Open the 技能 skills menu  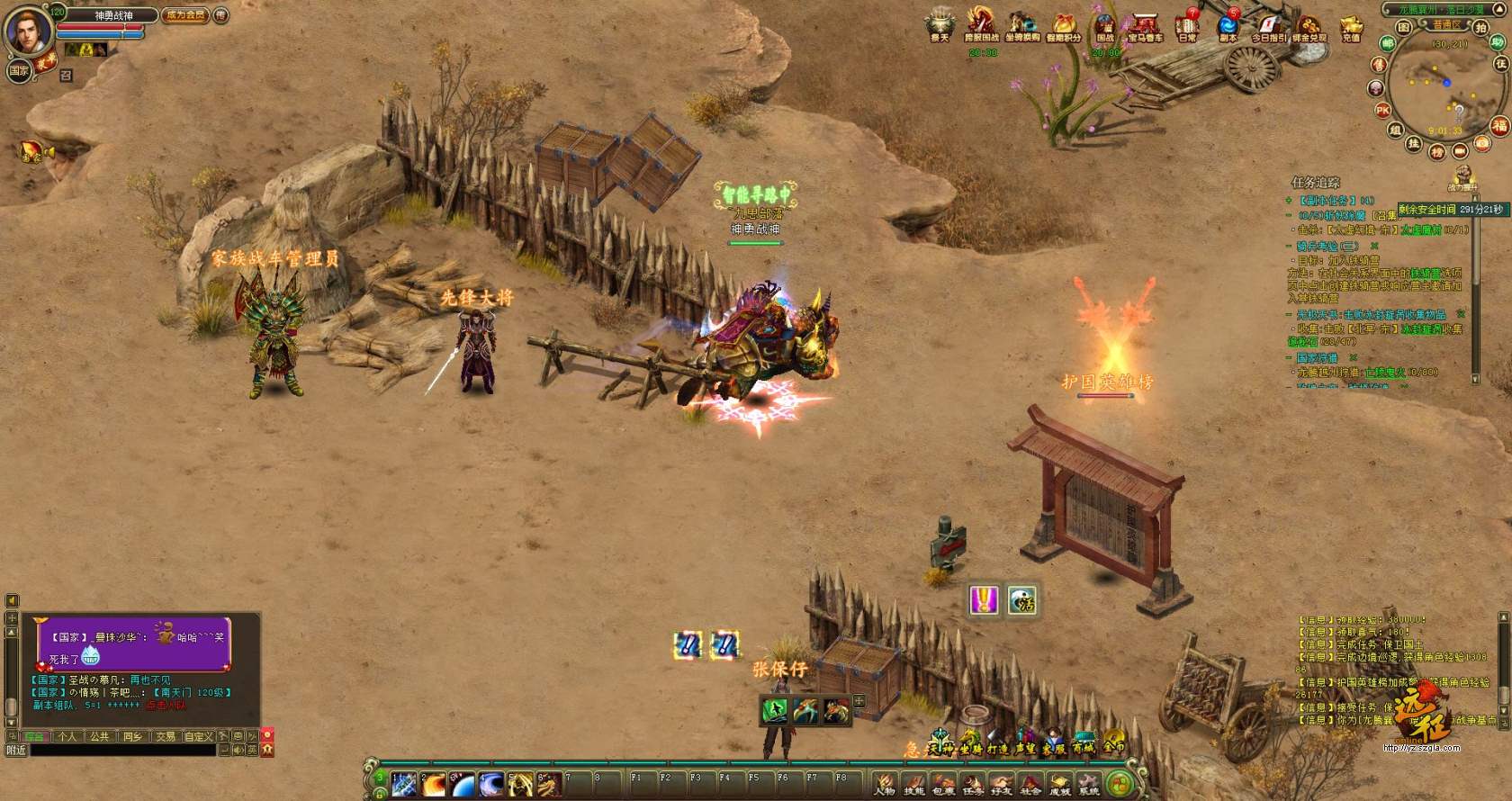[x=913, y=784]
